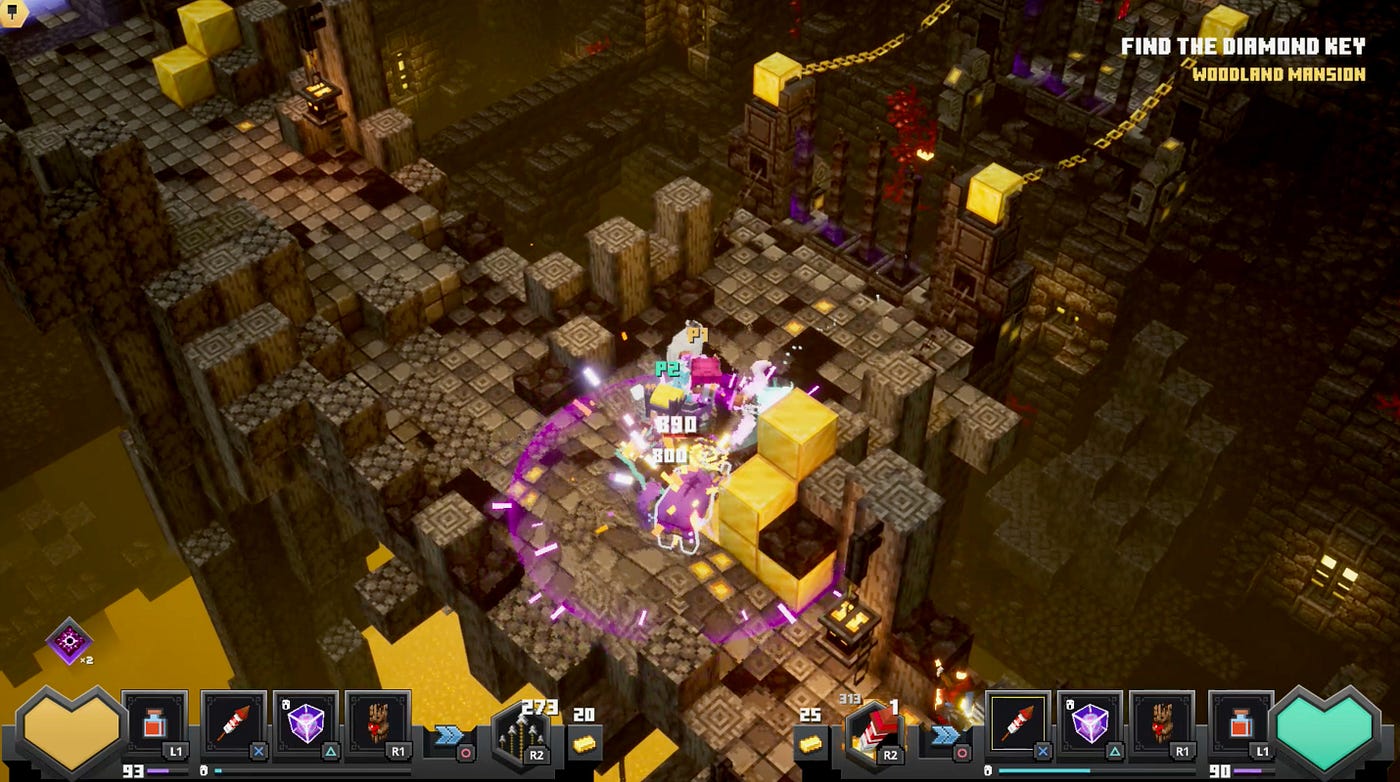The image size is (1400, 782).
Task: Activate gold-heart player's firework rocket artifact
Action: coord(234,723)
